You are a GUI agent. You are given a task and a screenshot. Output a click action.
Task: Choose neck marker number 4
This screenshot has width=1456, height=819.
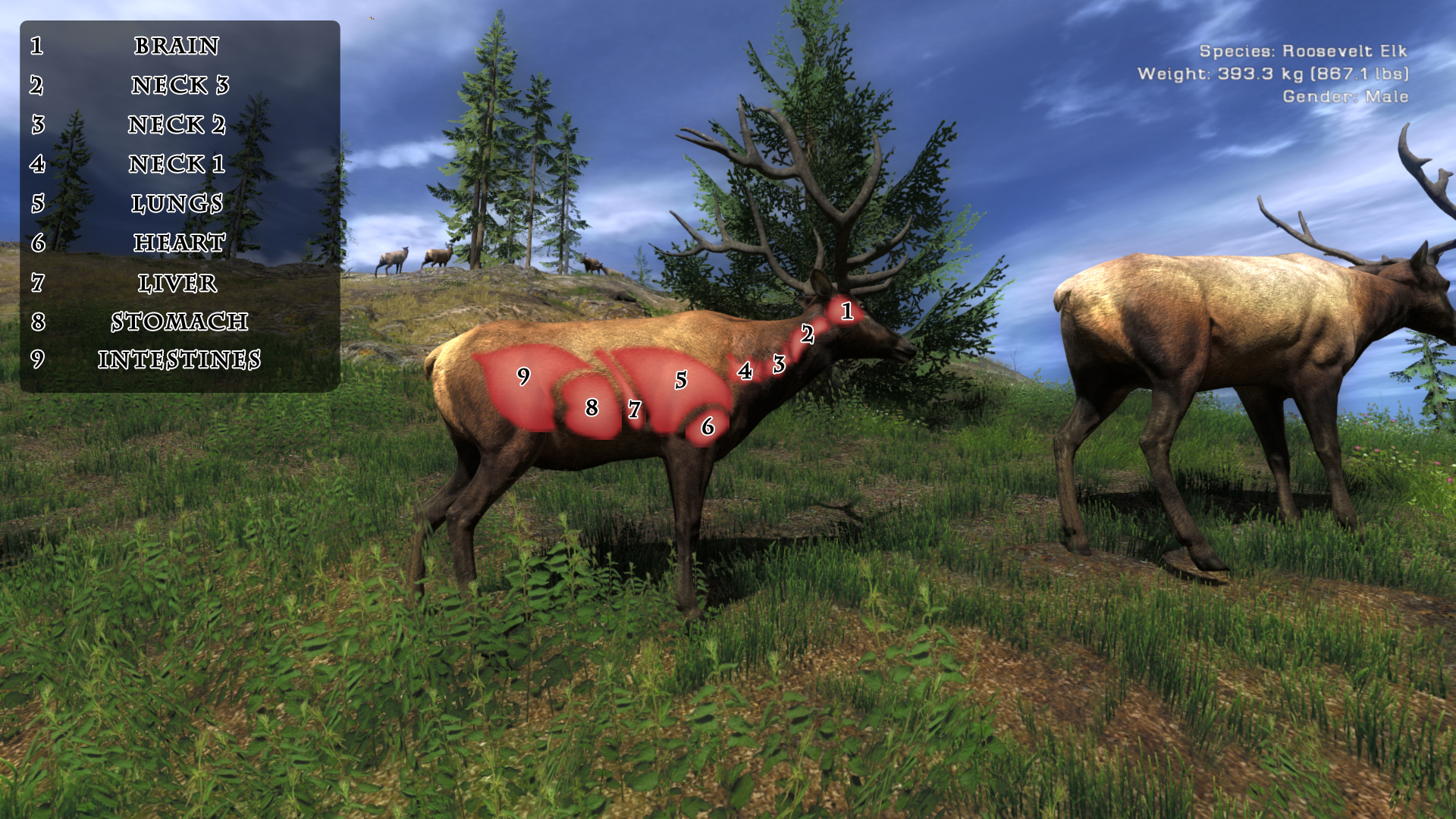745,371
